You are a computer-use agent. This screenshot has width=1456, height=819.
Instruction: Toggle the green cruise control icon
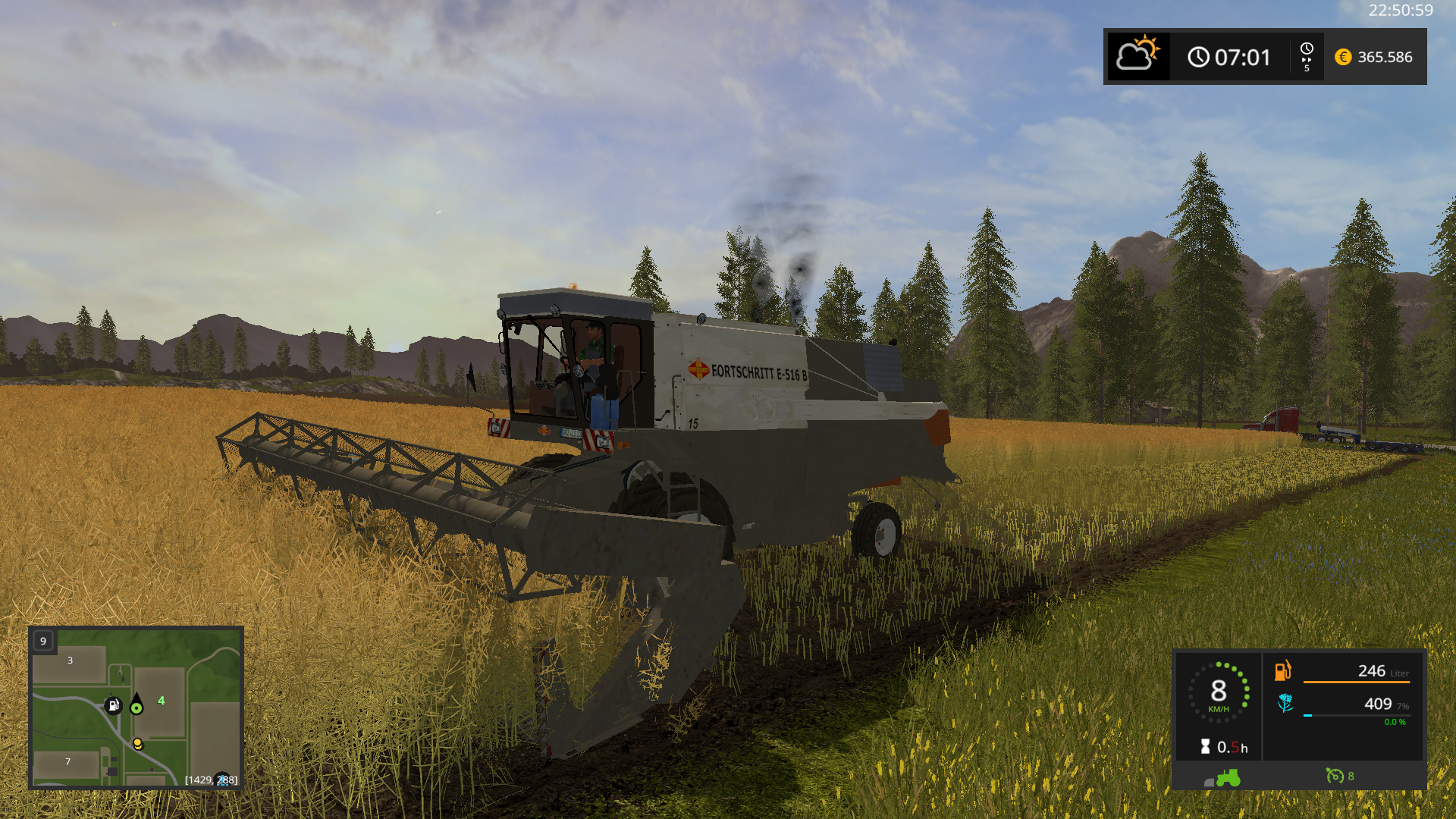pos(1334,776)
